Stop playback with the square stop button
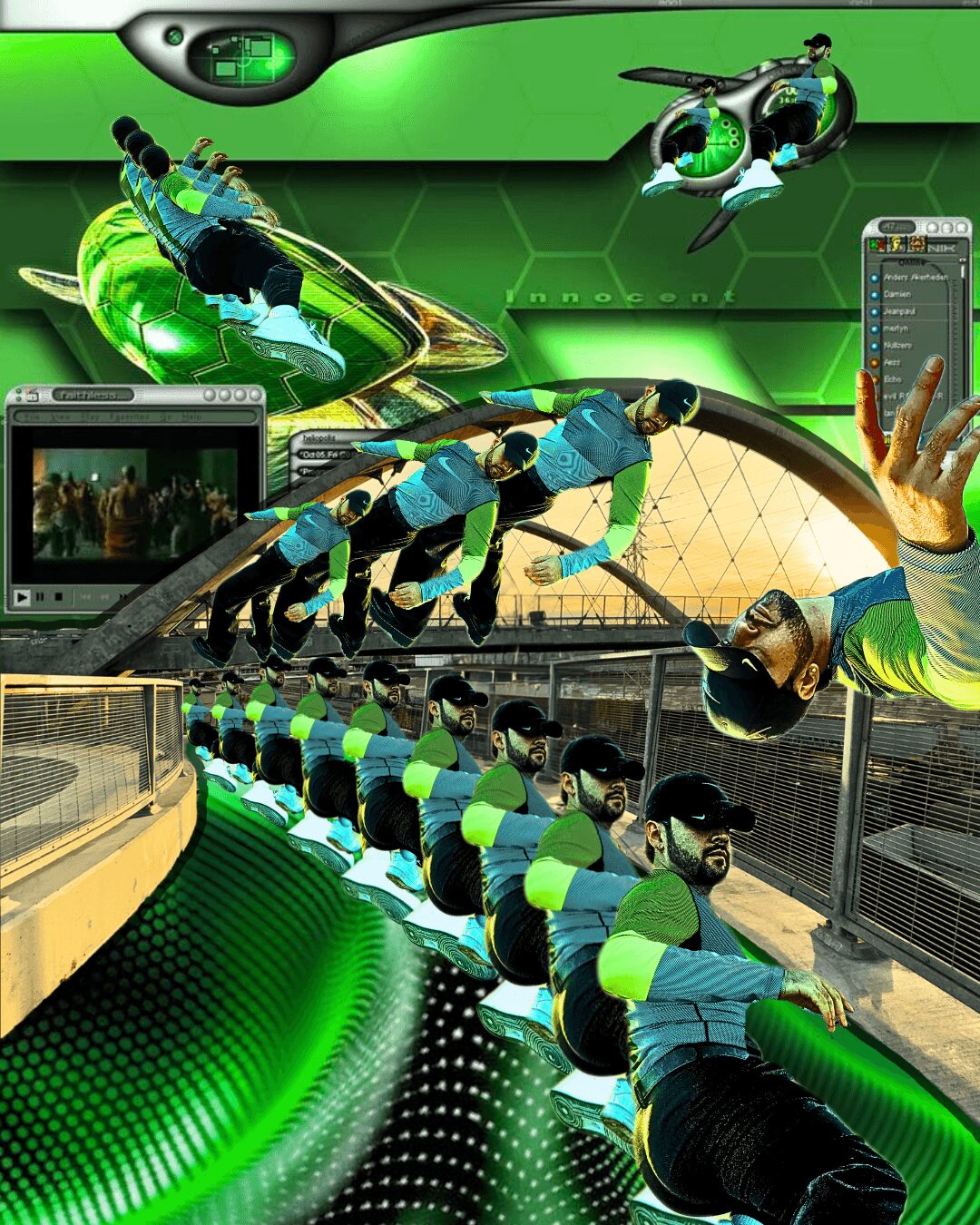 click(x=59, y=597)
